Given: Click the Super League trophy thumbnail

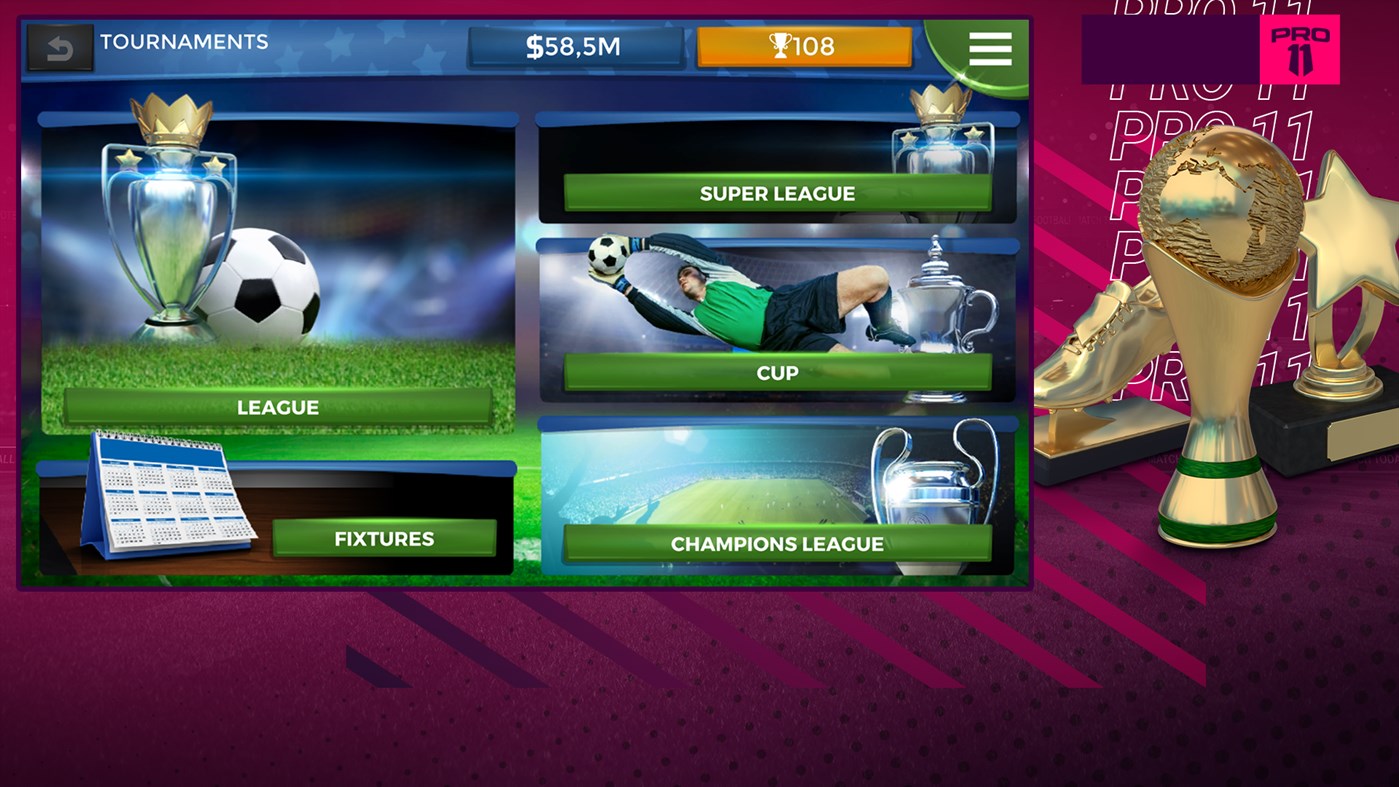Looking at the screenshot, I should point(940,140).
